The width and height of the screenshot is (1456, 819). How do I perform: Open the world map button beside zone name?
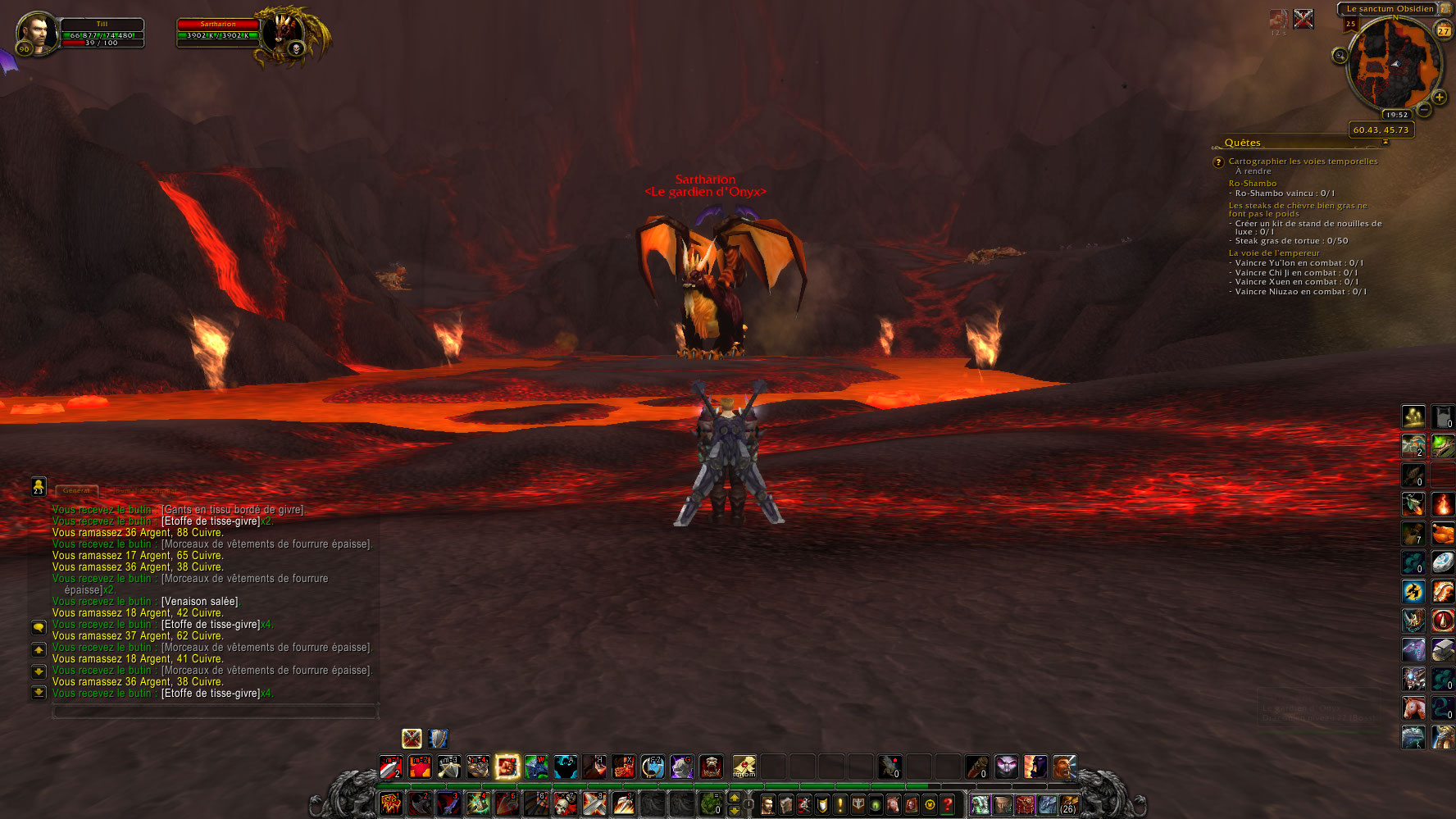(1445, 9)
